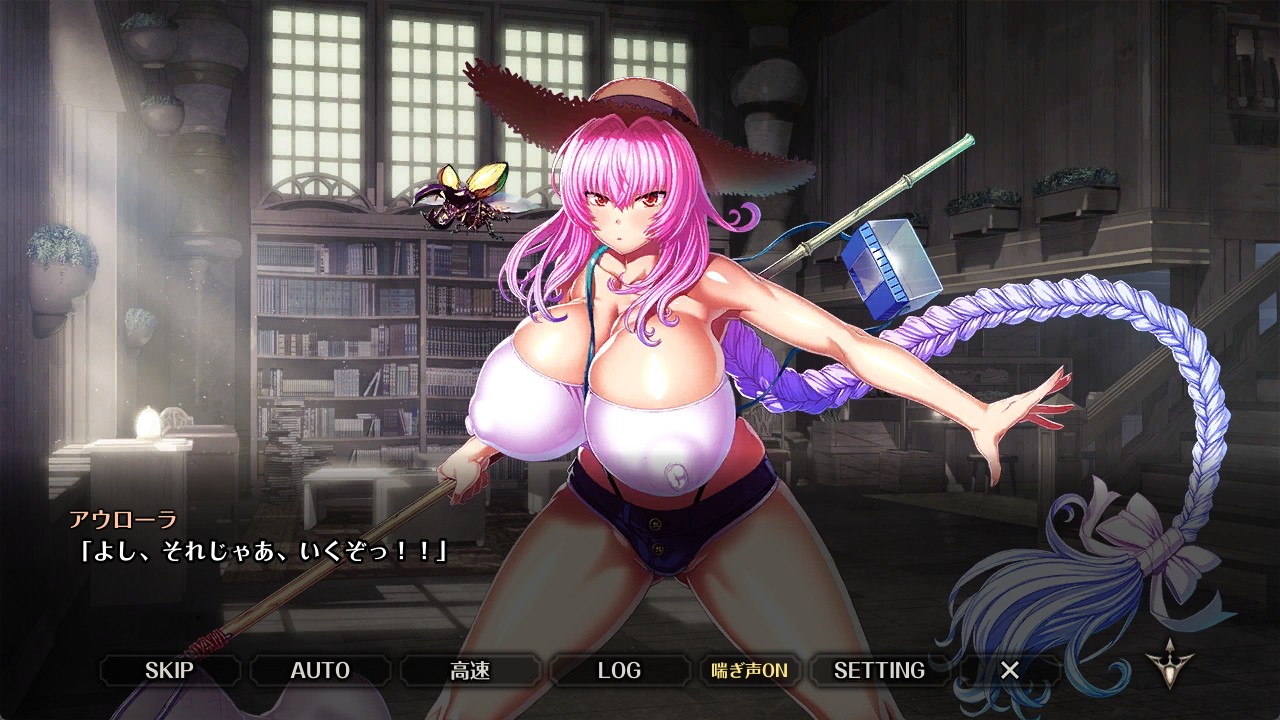
Task: Toggle the 喘ぎ声ON voice setting
Action: [749, 670]
